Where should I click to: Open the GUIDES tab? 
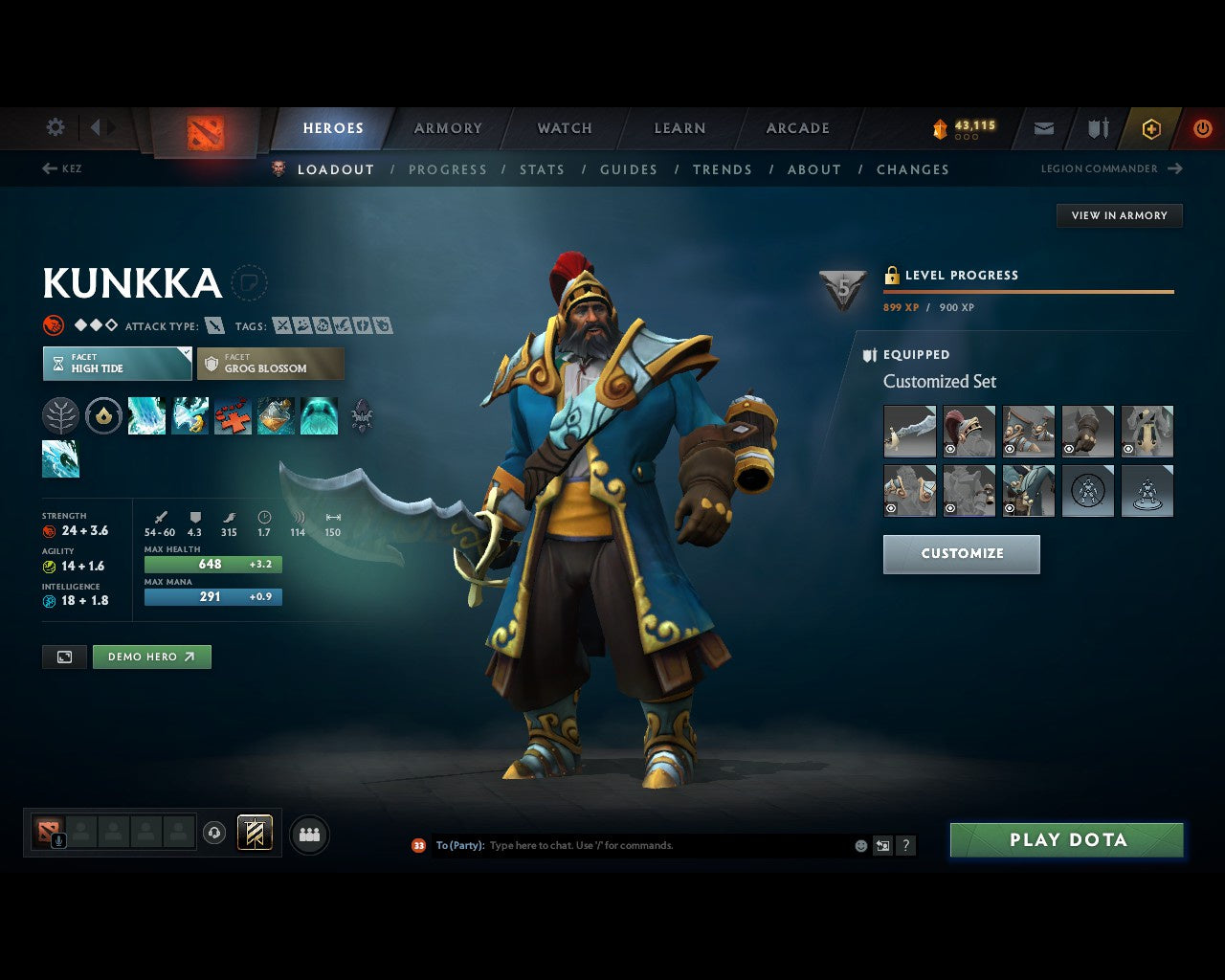click(x=628, y=169)
